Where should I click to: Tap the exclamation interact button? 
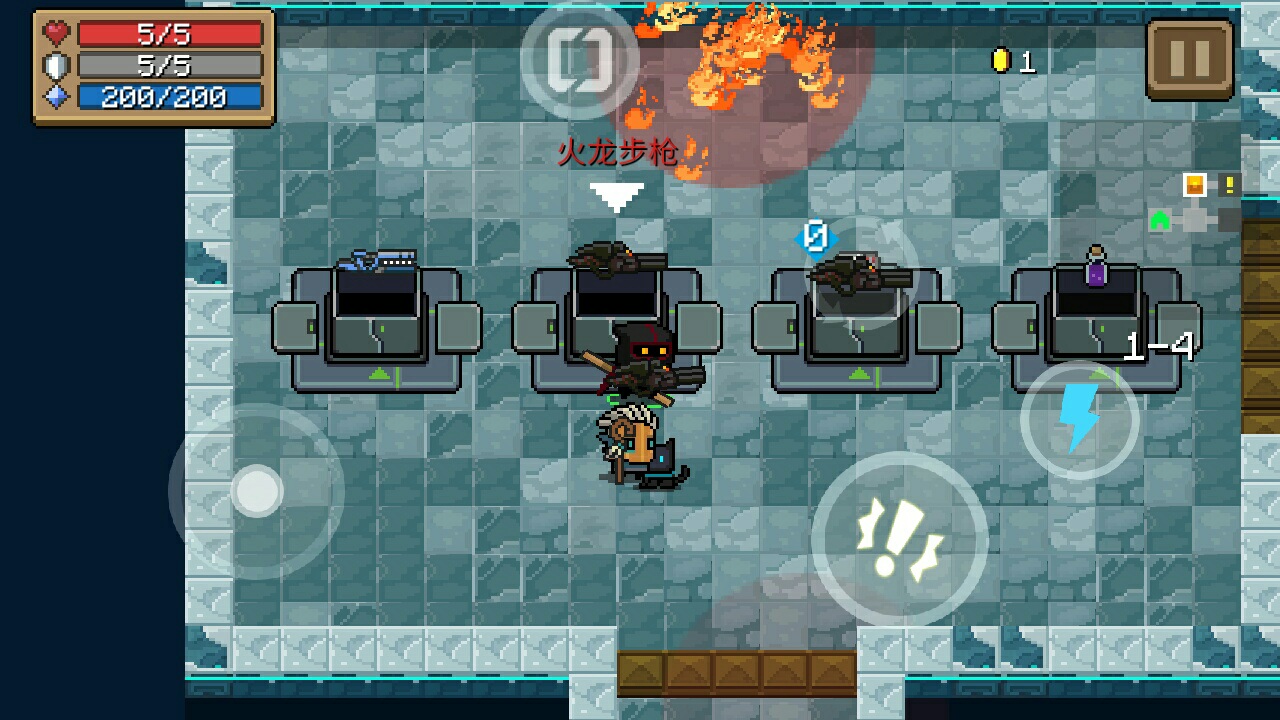[x=899, y=540]
